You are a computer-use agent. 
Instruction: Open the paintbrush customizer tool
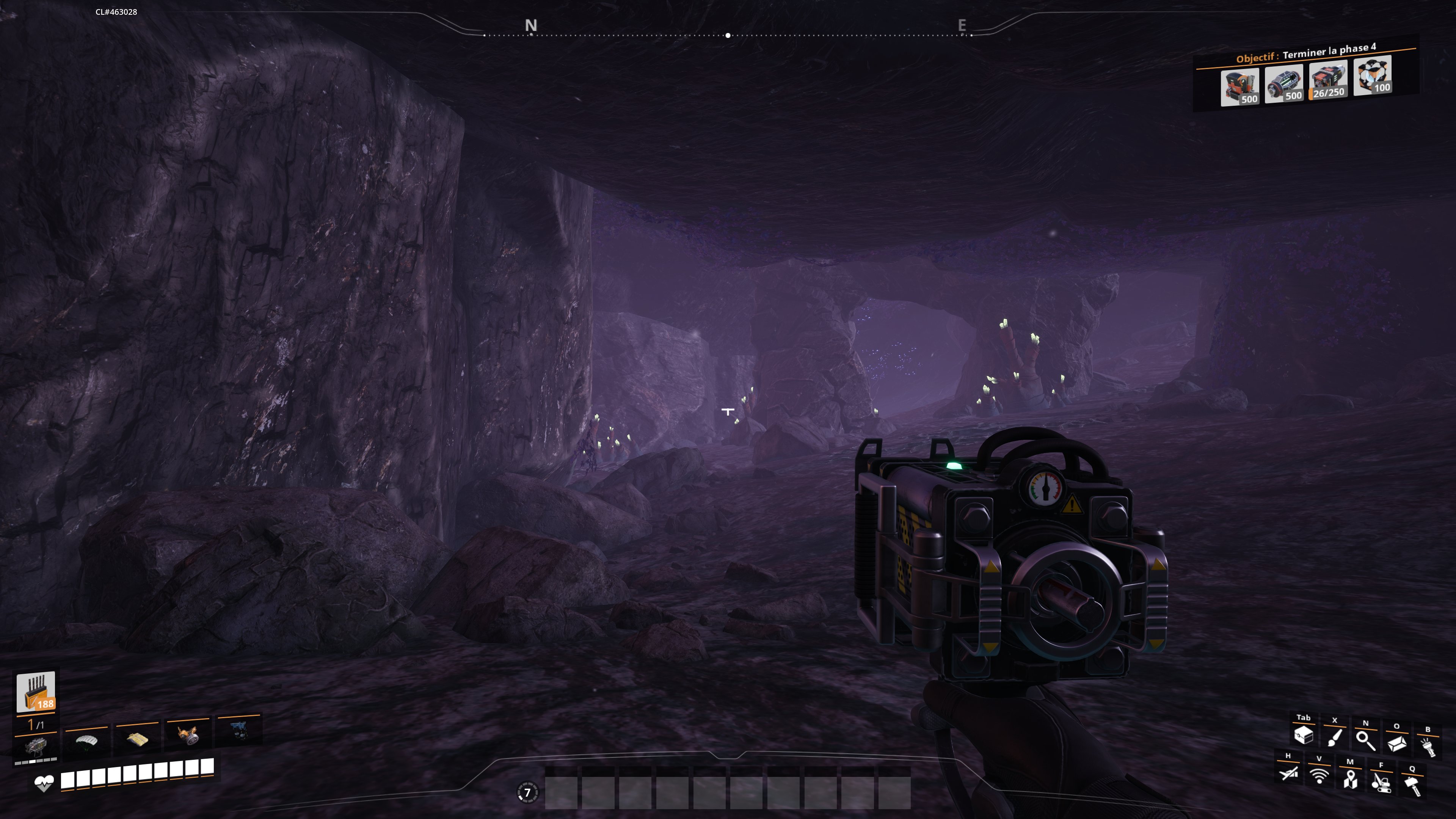pyautogui.click(x=1335, y=737)
